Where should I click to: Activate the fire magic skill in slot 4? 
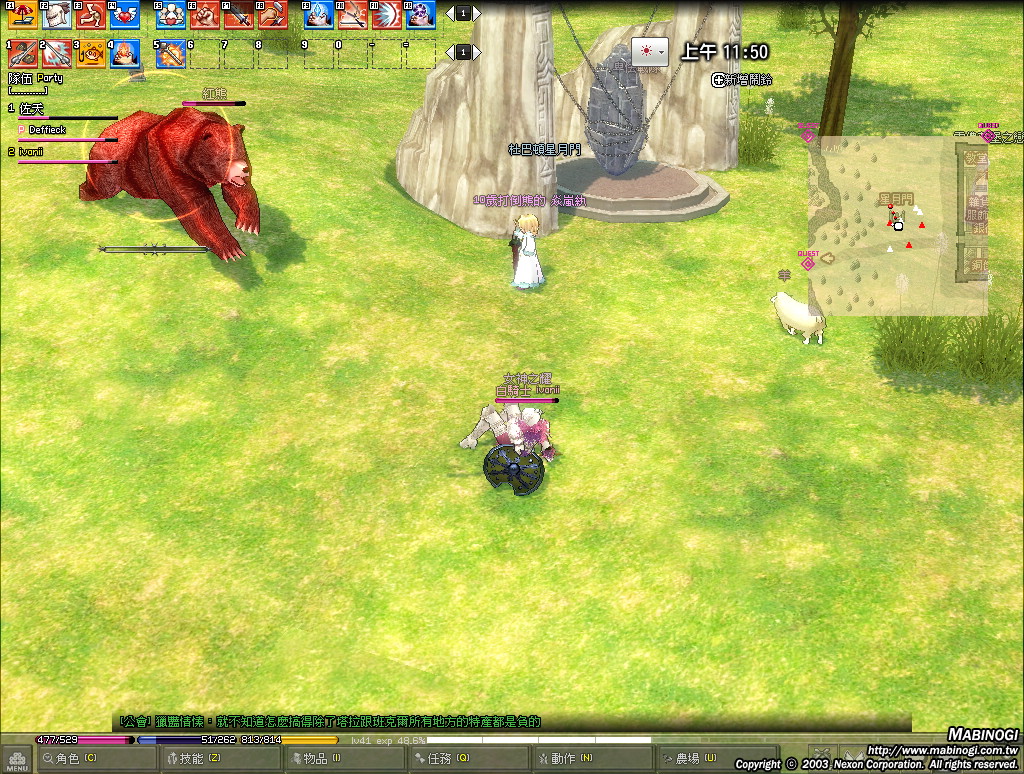124,53
